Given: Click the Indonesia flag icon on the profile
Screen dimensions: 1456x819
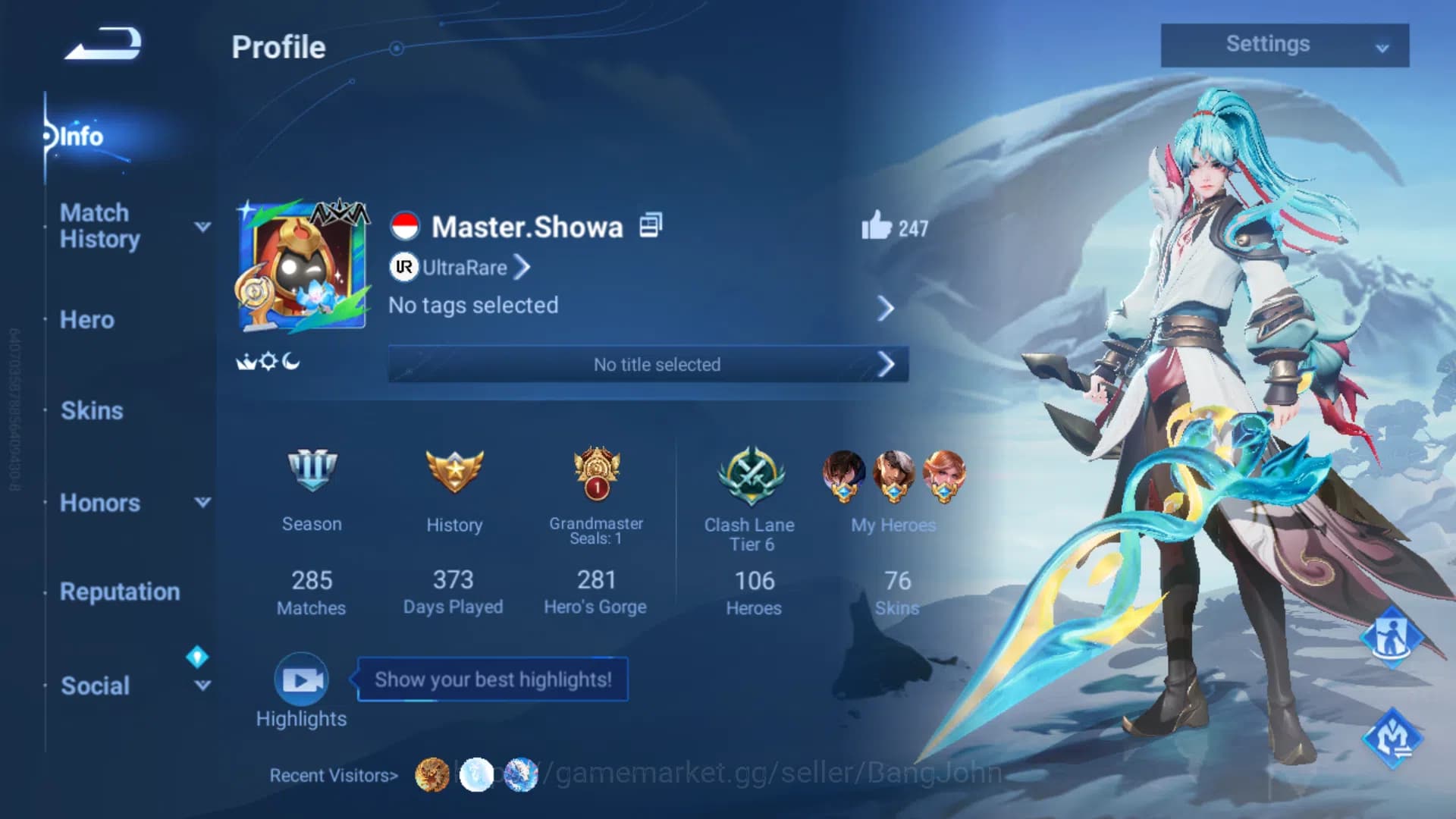Looking at the screenshot, I should pos(406,224).
